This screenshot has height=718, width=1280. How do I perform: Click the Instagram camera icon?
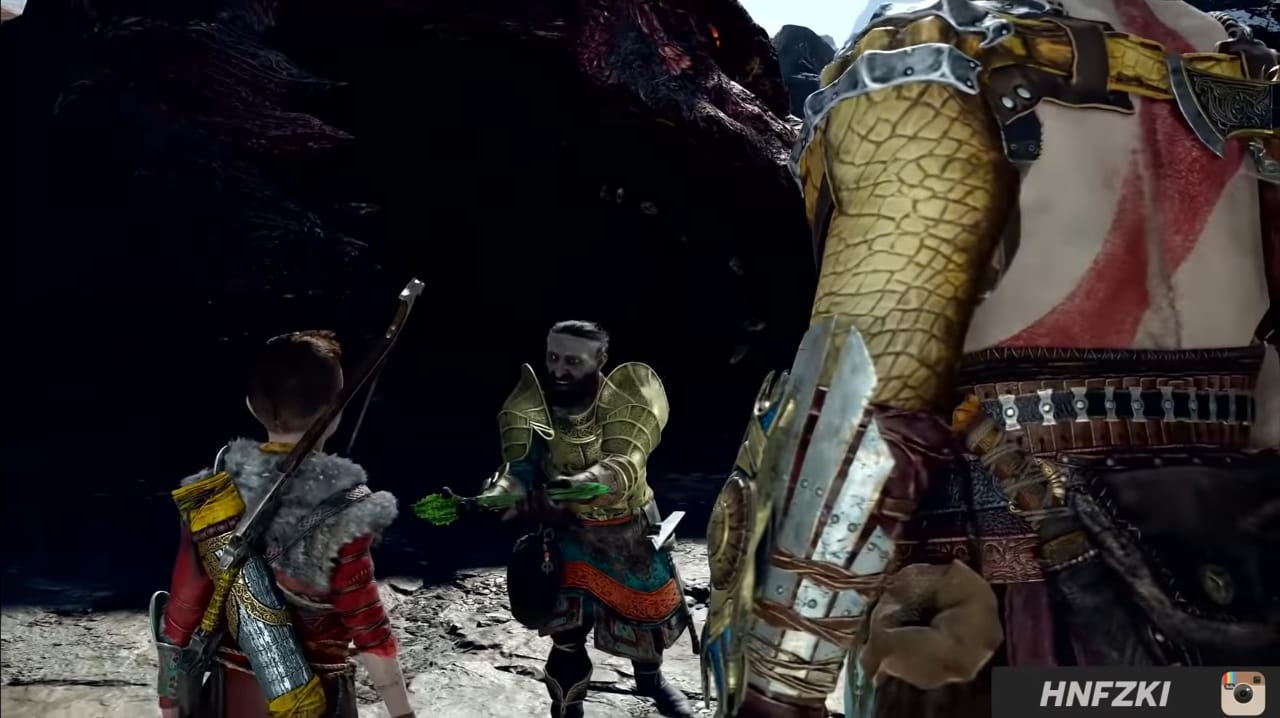point(1242,693)
